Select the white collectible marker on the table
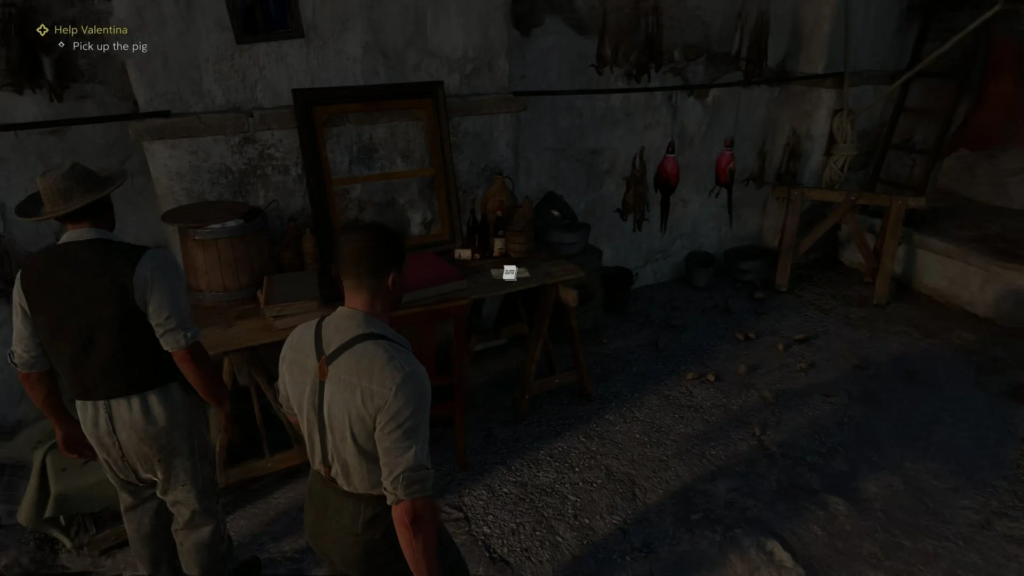The image size is (1024, 576). [510, 272]
